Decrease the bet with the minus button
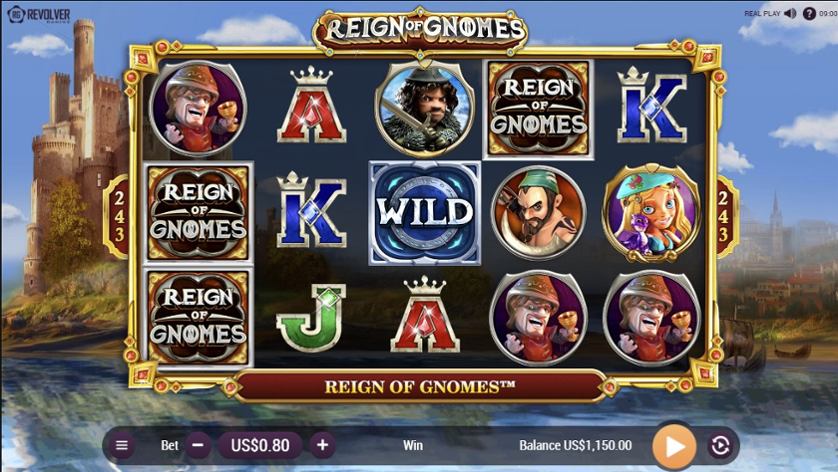 click(198, 445)
